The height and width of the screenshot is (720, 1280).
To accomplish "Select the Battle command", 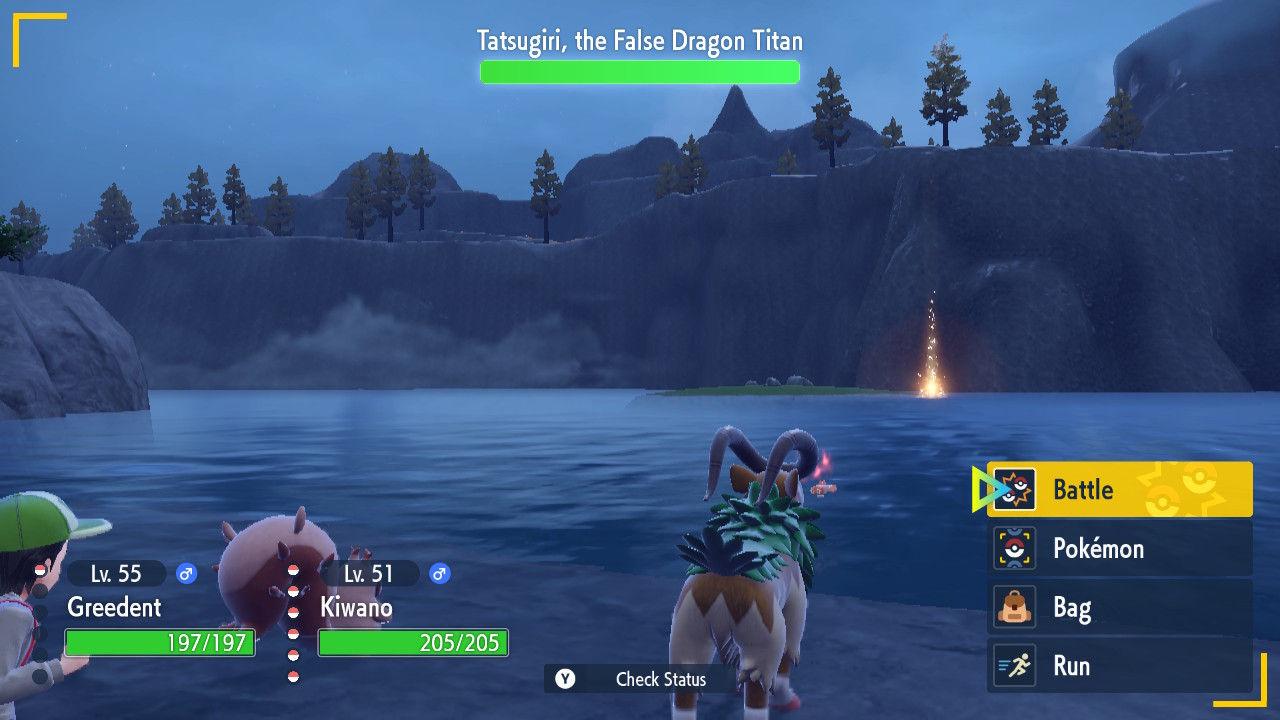I will pos(1119,490).
